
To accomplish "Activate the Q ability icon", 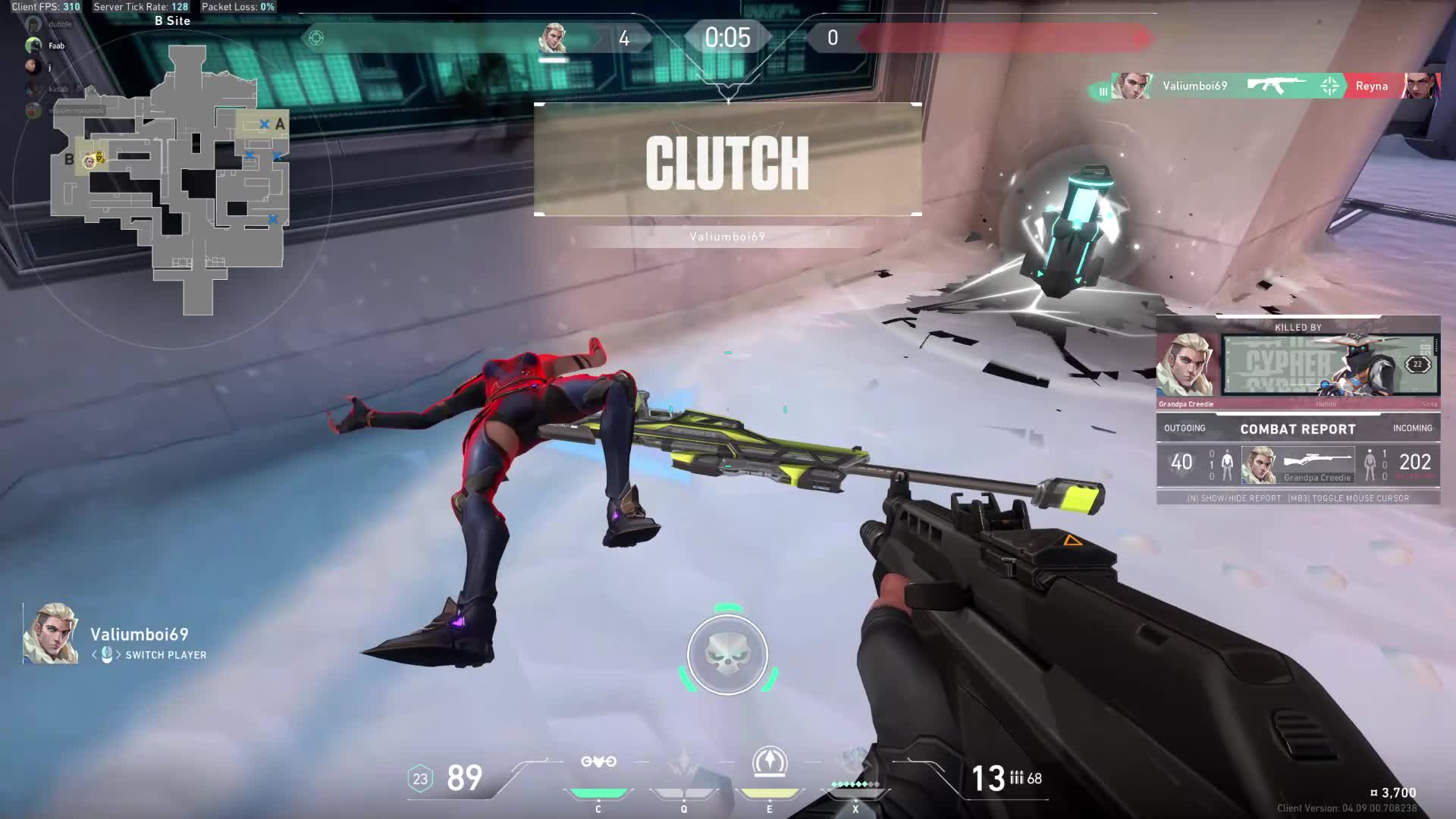I will (683, 763).
